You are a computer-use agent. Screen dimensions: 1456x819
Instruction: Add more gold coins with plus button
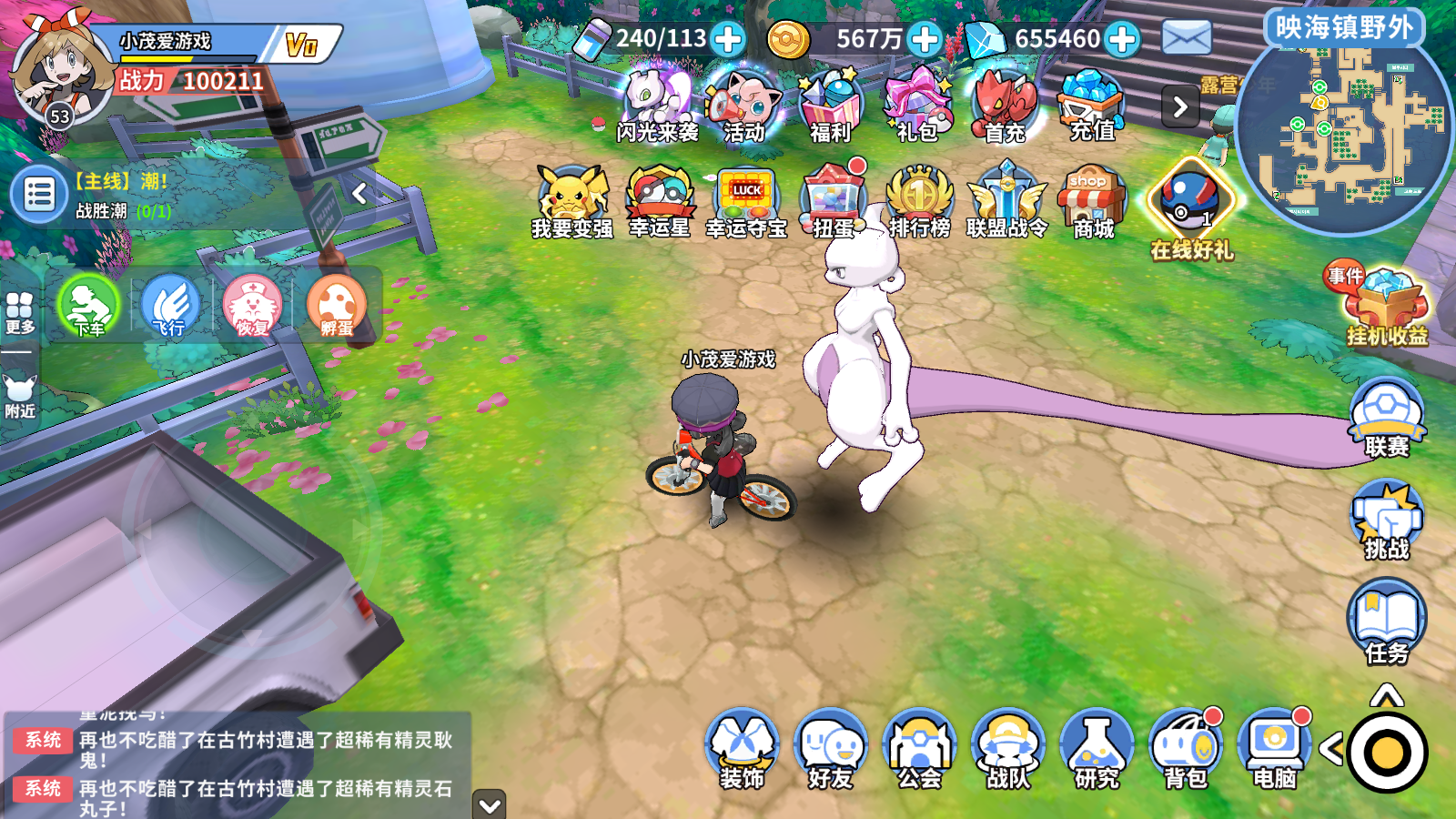(925, 39)
